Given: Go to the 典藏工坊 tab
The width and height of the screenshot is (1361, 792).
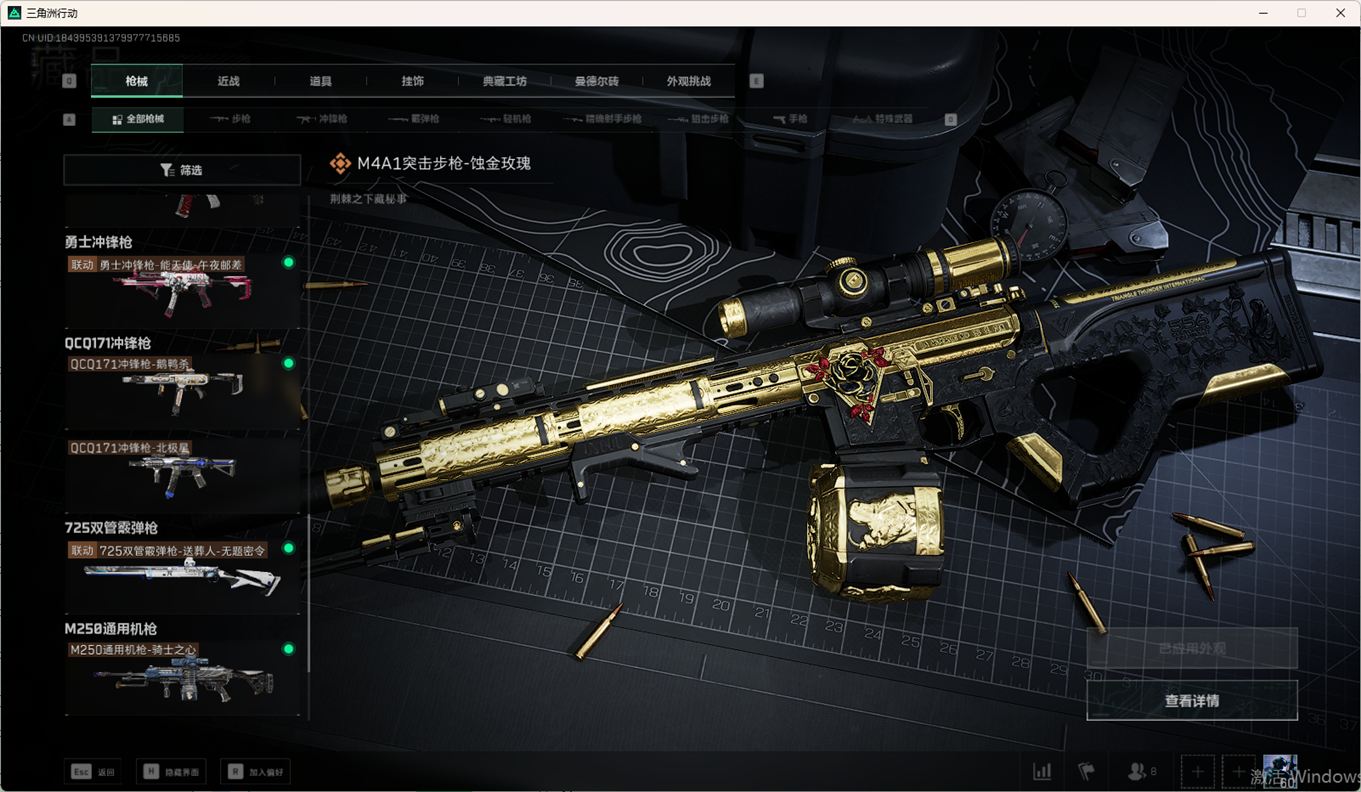Looking at the screenshot, I should pyautogui.click(x=504, y=81).
